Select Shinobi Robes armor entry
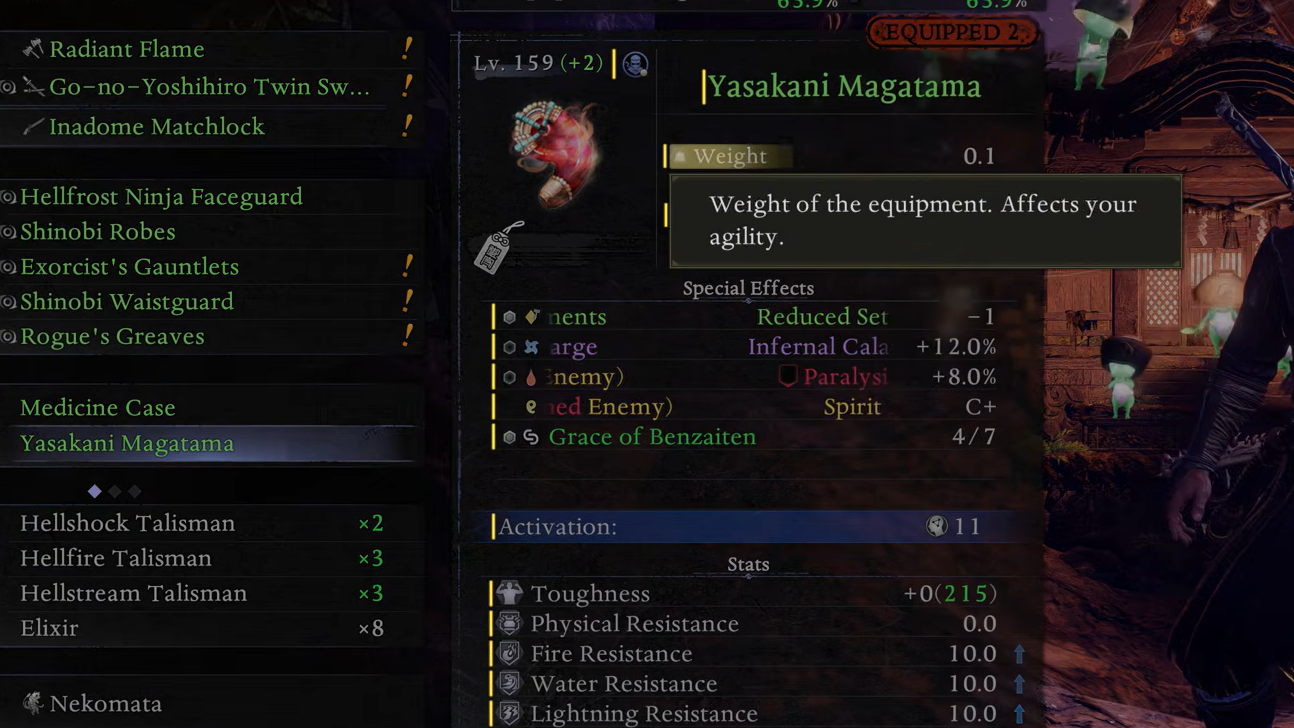 98,232
